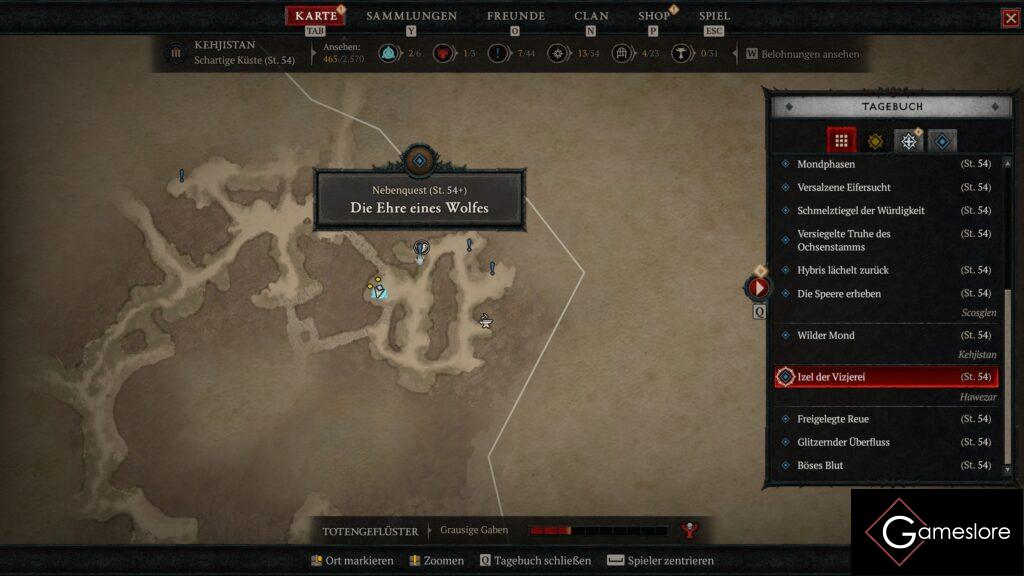The width and height of the screenshot is (1024, 576).
Task: Choose the Versalzene Eifersucht quest entry
Action: [844, 187]
